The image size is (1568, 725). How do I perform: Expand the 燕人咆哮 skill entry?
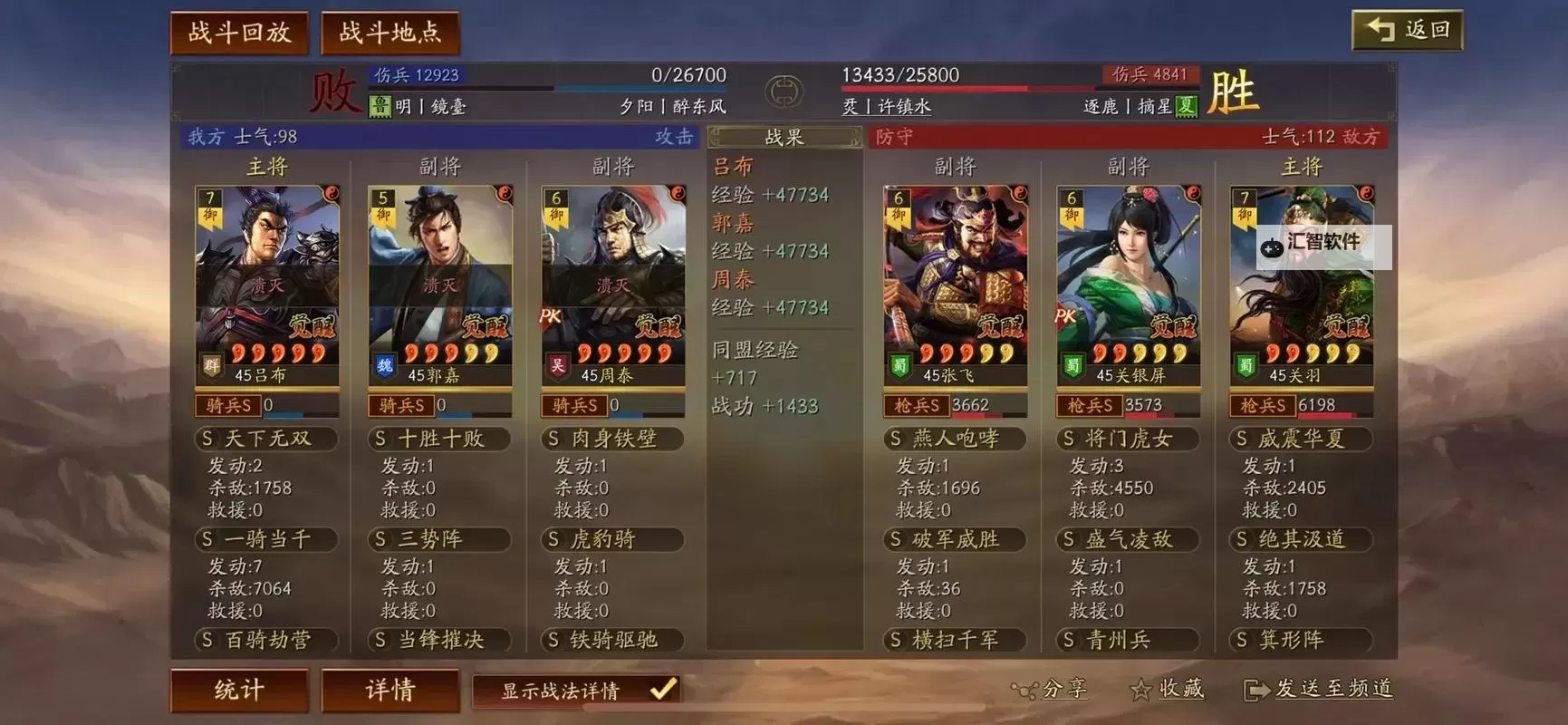click(x=953, y=439)
